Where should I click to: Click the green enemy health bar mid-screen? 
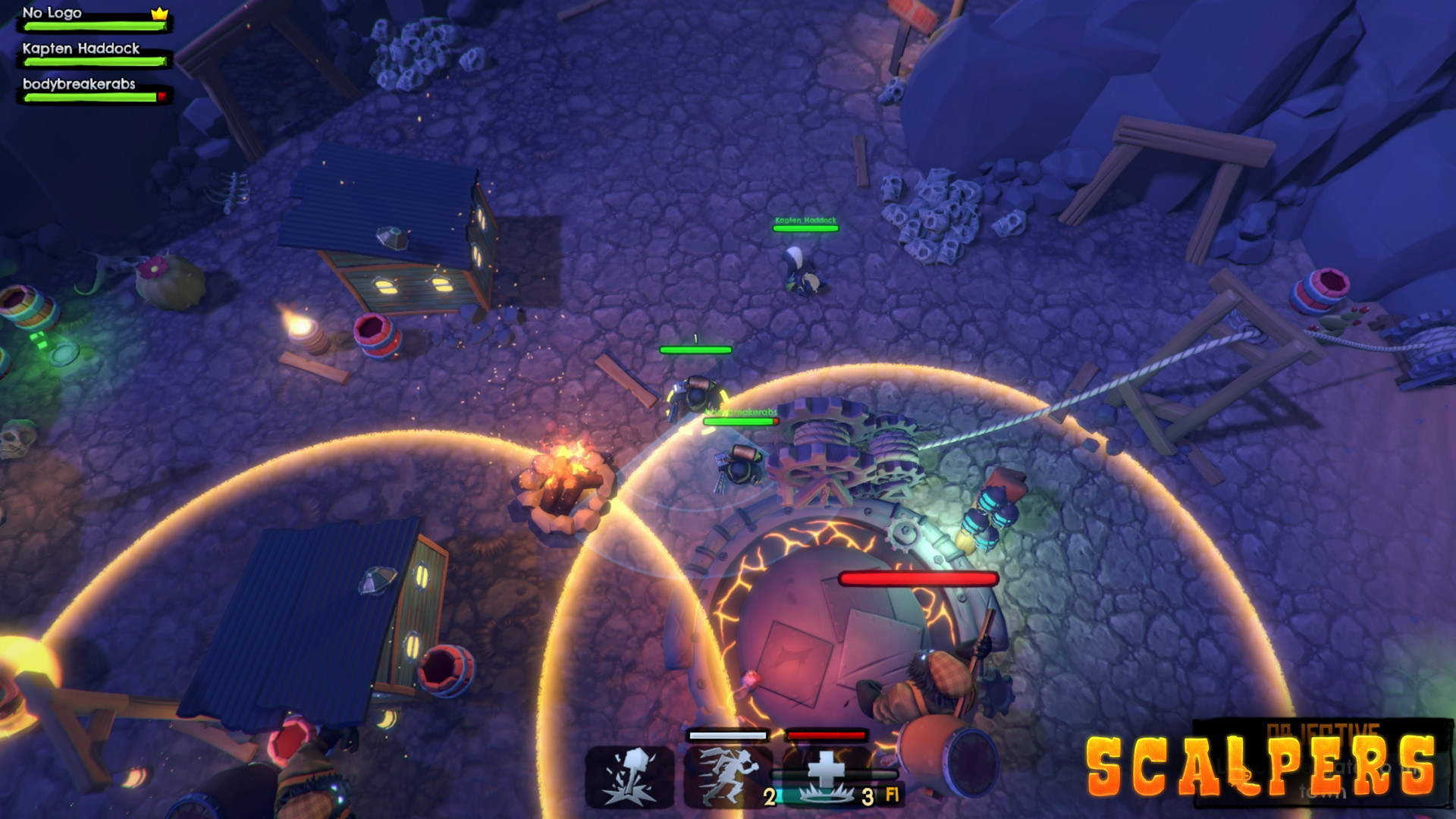(x=695, y=351)
